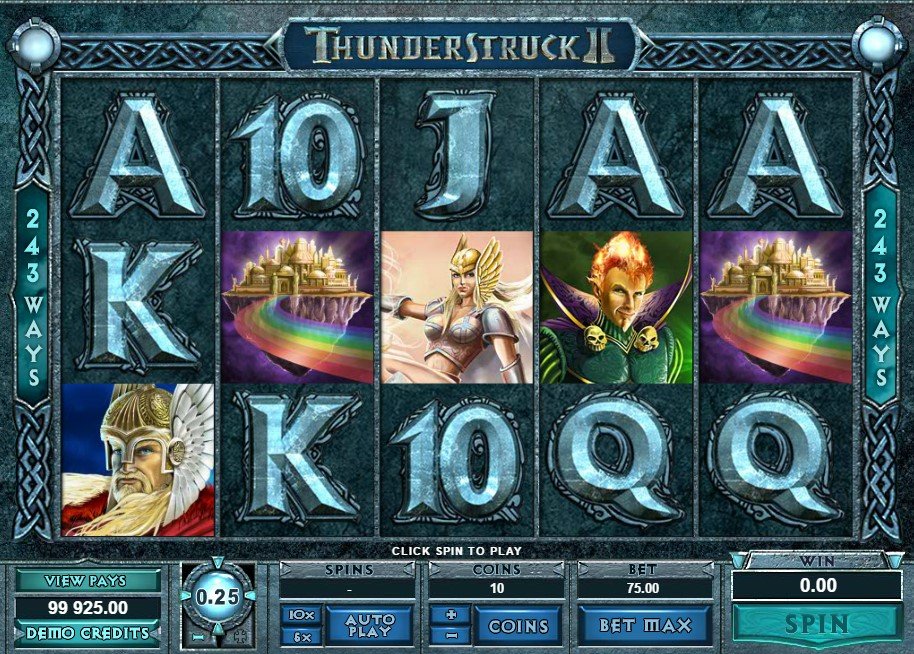Click the Bet Max button
This screenshot has width=914, height=654.
645,626
